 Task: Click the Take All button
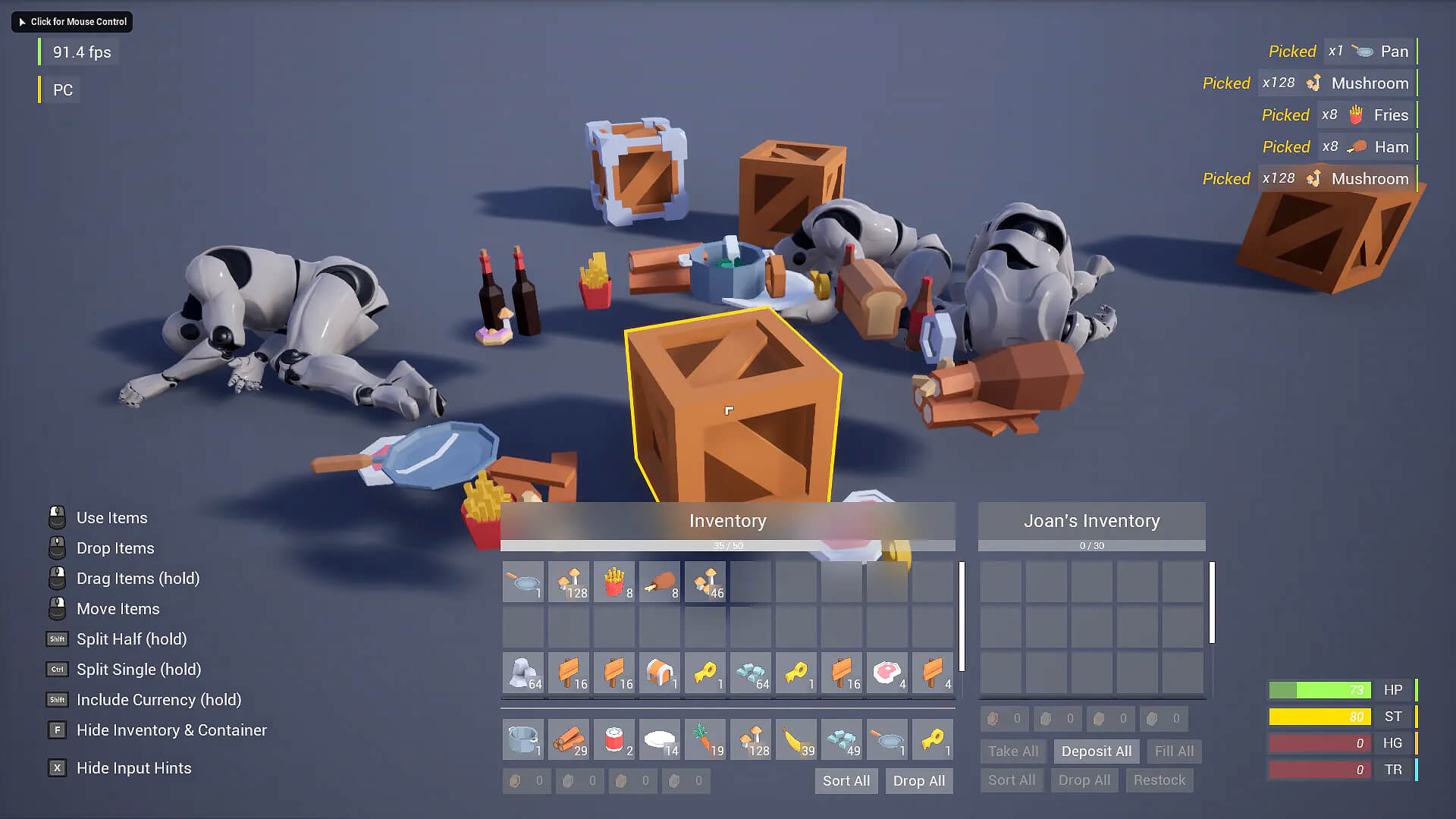pyautogui.click(x=1012, y=752)
